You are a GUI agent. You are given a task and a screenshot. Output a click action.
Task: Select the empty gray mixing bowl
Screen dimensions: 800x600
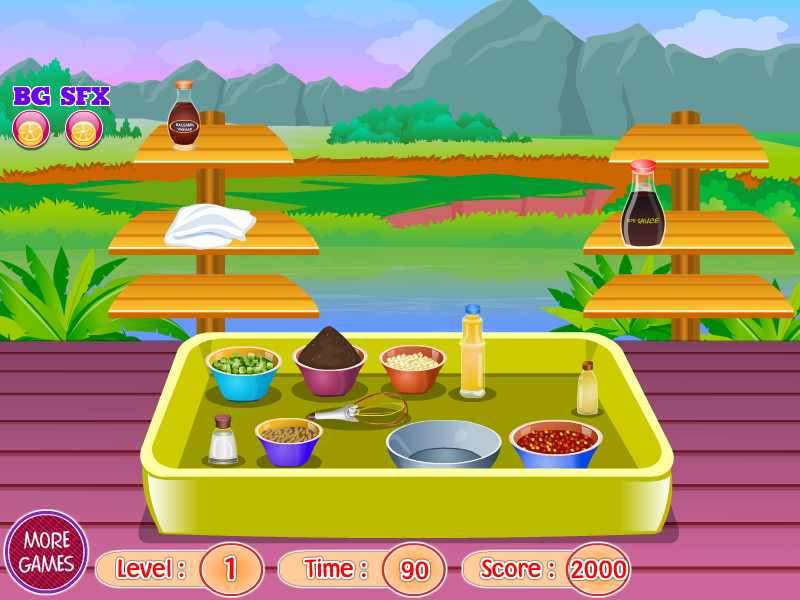pos(443,444)
